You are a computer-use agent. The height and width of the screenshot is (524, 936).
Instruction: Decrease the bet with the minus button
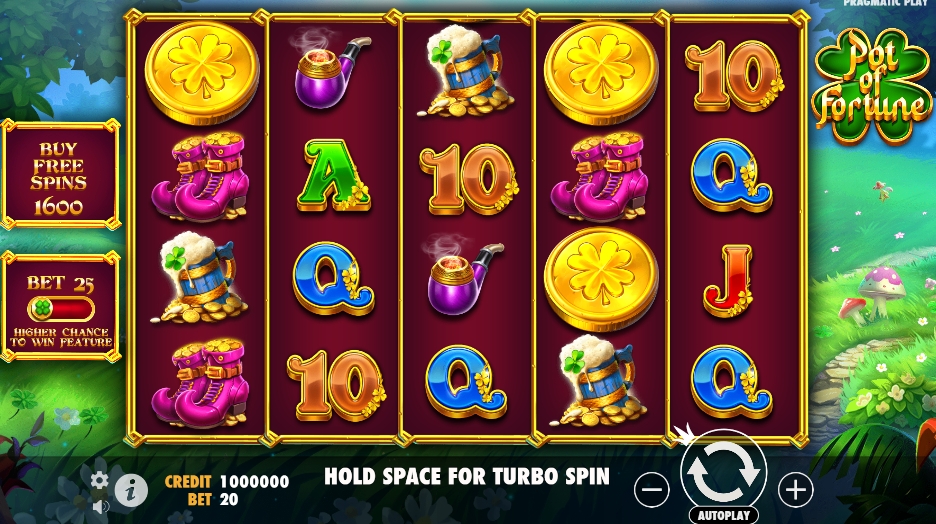[651, 490]
